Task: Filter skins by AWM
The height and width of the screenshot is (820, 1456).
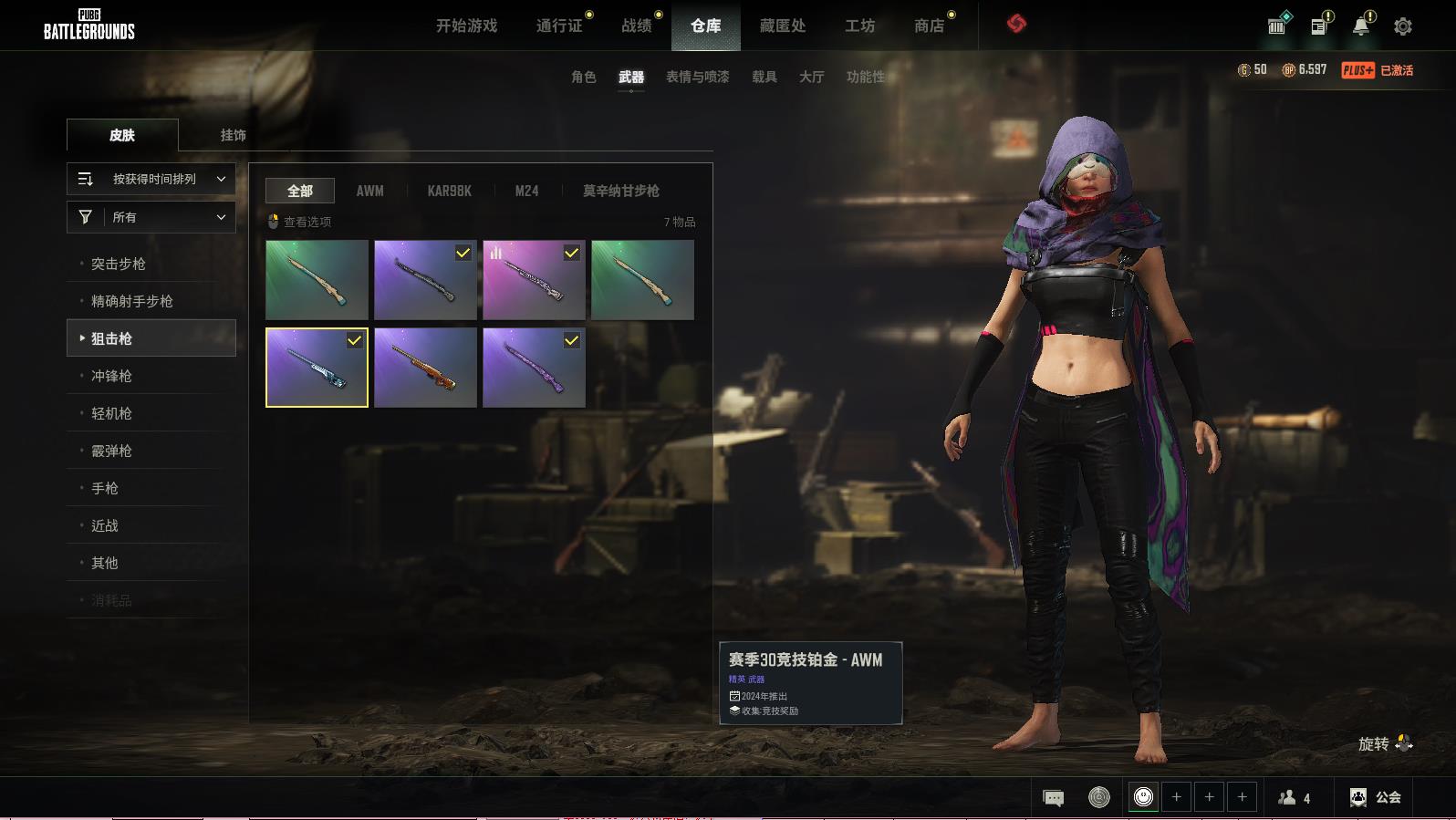Action: [x=369, y=191]
